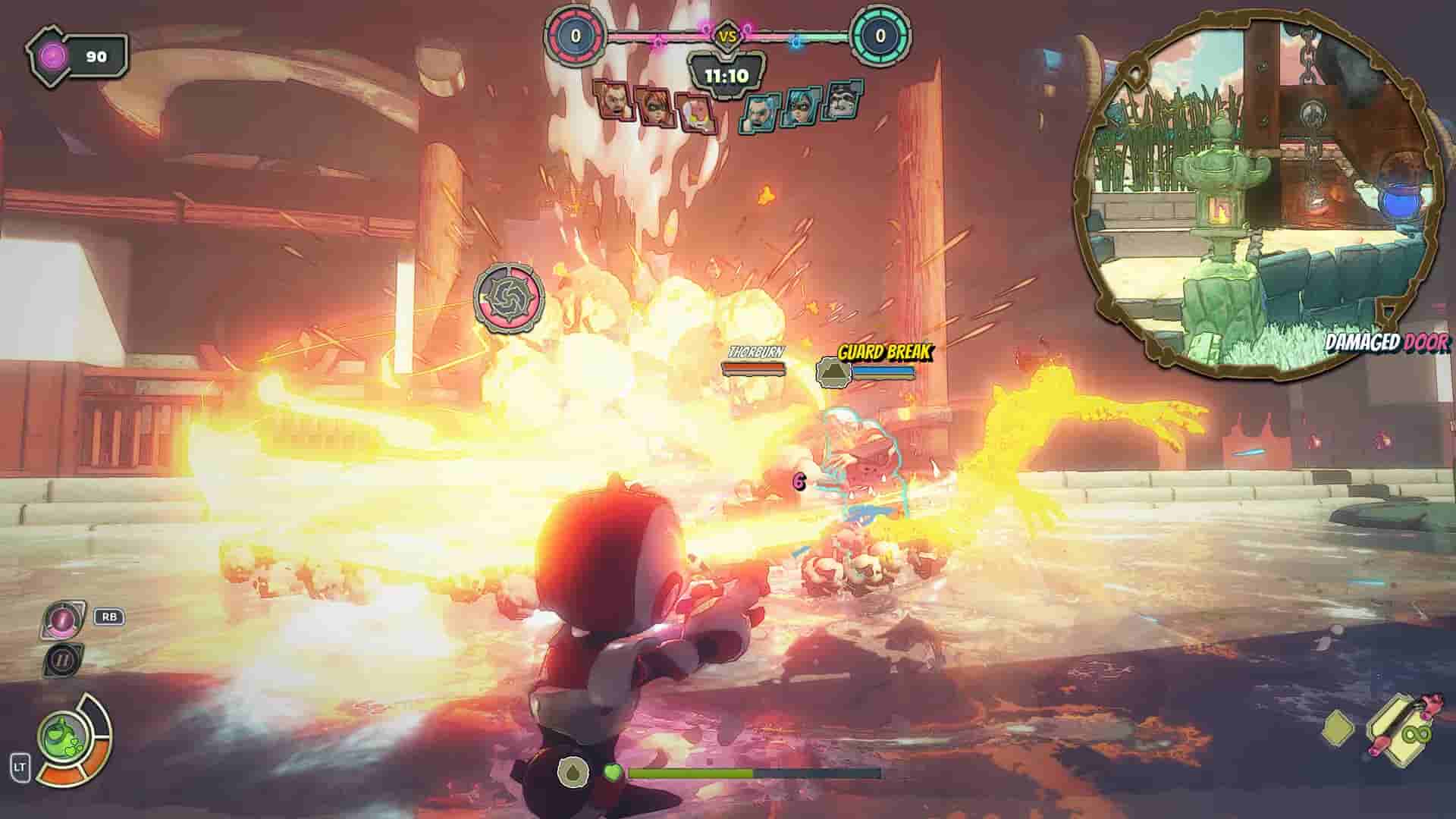1456x819 pixels.
Task: Select the first red team portrait
Action: tap(613, 102)
